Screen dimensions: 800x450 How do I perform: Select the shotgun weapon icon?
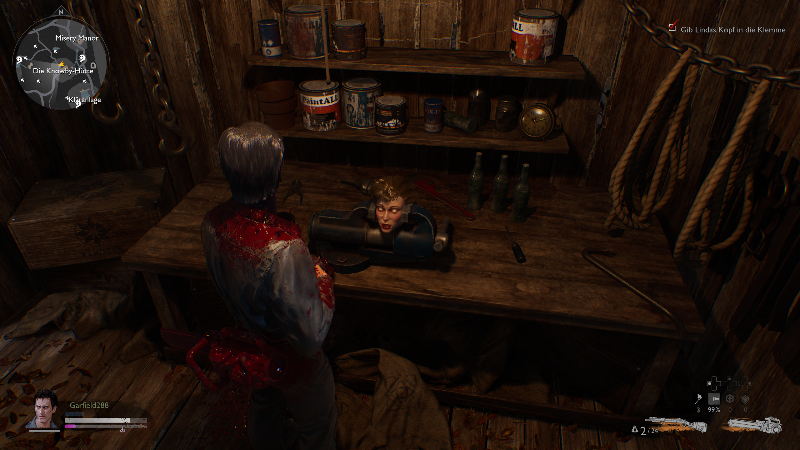click(x=676, y=424)
